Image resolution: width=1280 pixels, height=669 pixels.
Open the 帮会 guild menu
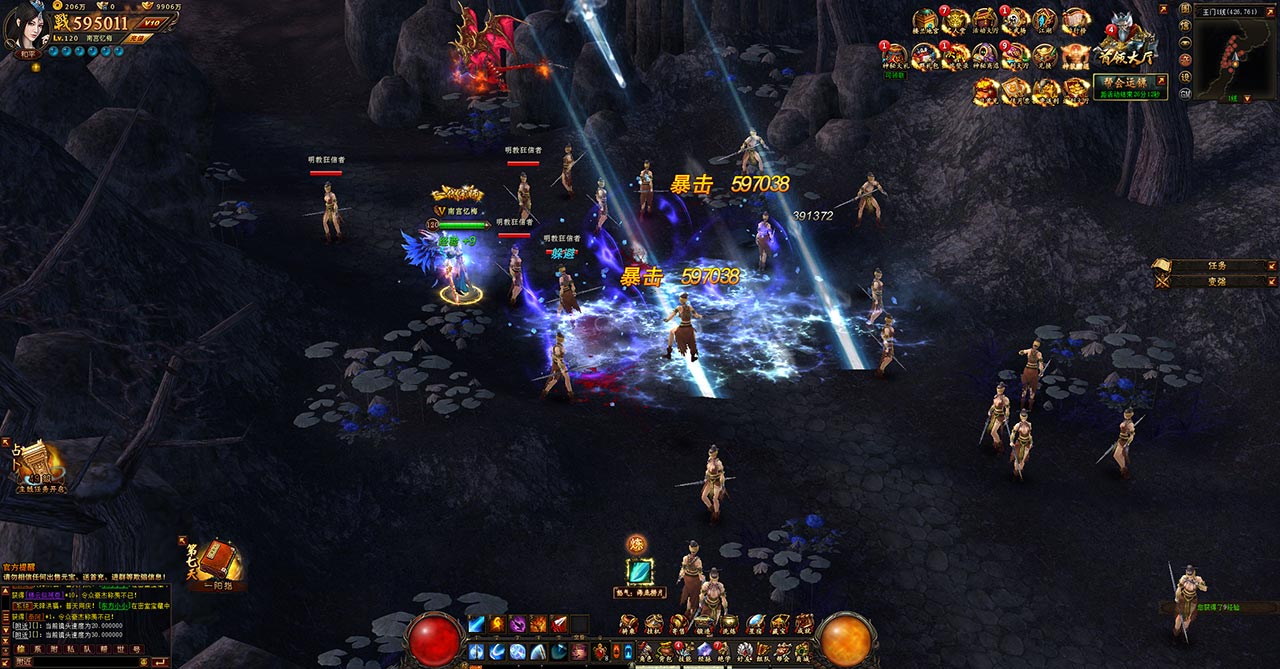781,651
